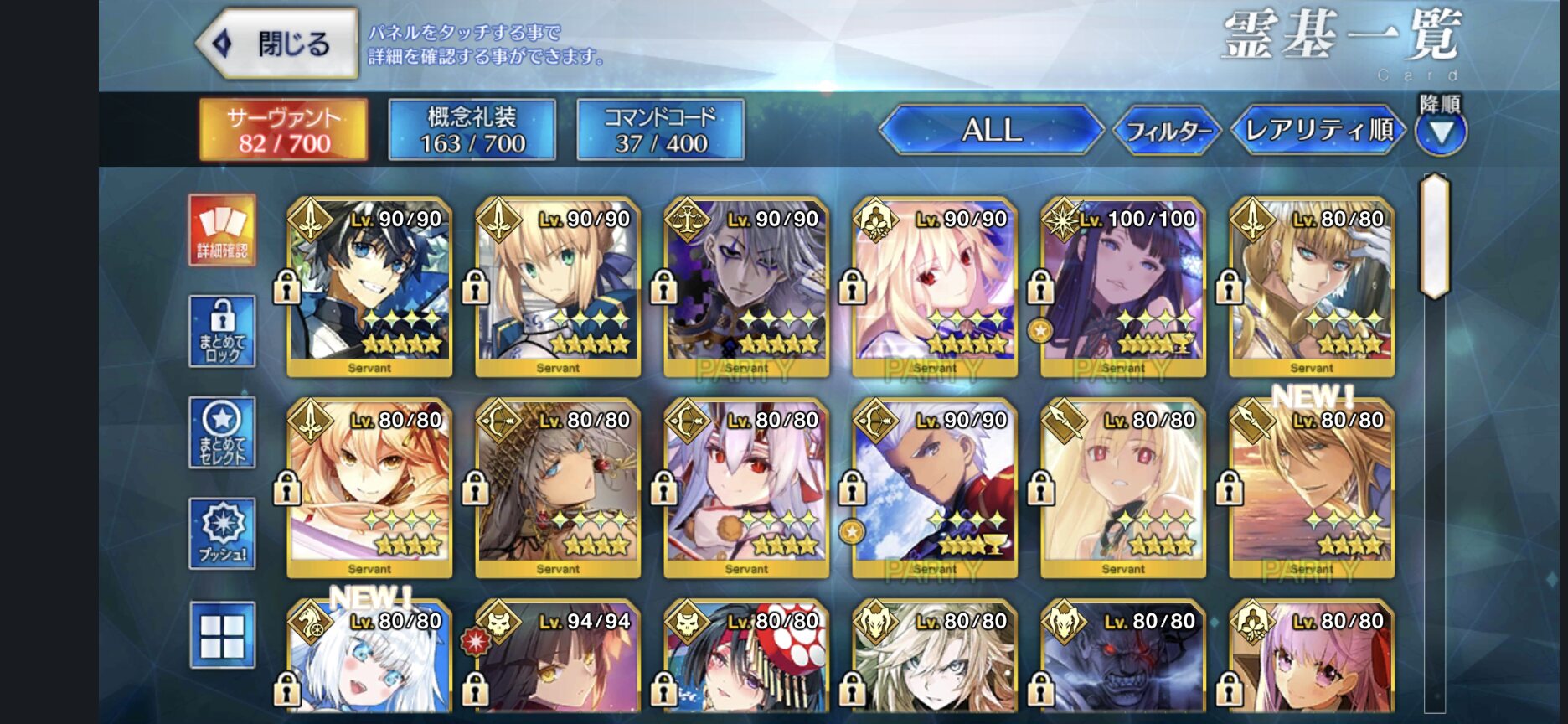Viewport: 1568px width, 724px height.
Task: Show the コマンドコード tab
Action: click(x=661, y=130)
